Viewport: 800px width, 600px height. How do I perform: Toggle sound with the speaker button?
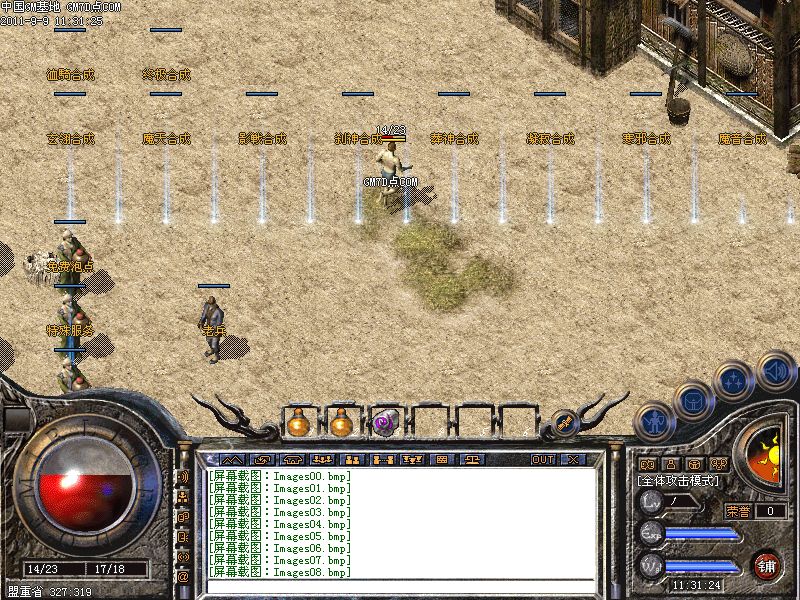774,369
